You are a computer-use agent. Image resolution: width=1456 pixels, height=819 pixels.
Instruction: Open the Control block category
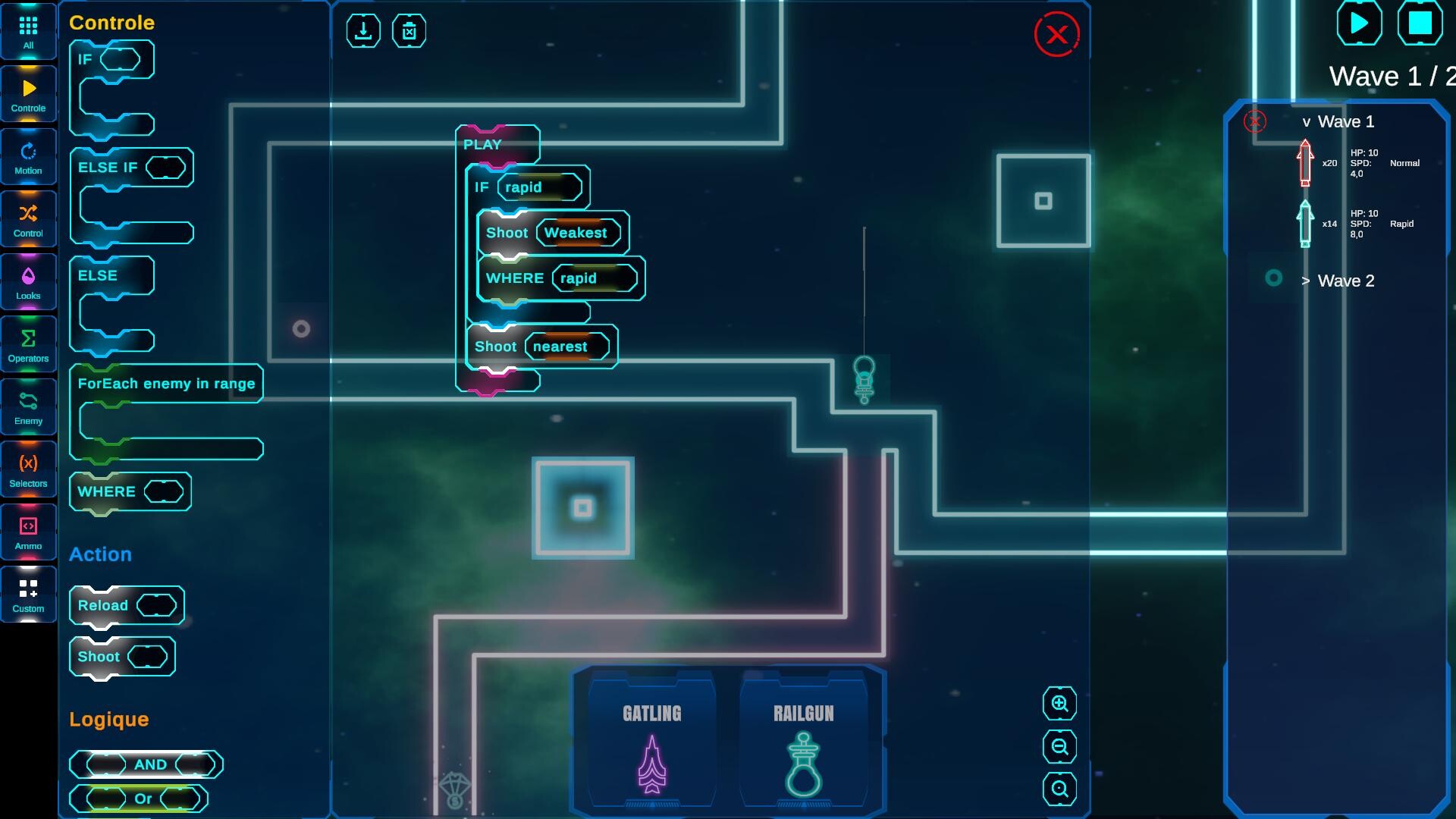28,218
